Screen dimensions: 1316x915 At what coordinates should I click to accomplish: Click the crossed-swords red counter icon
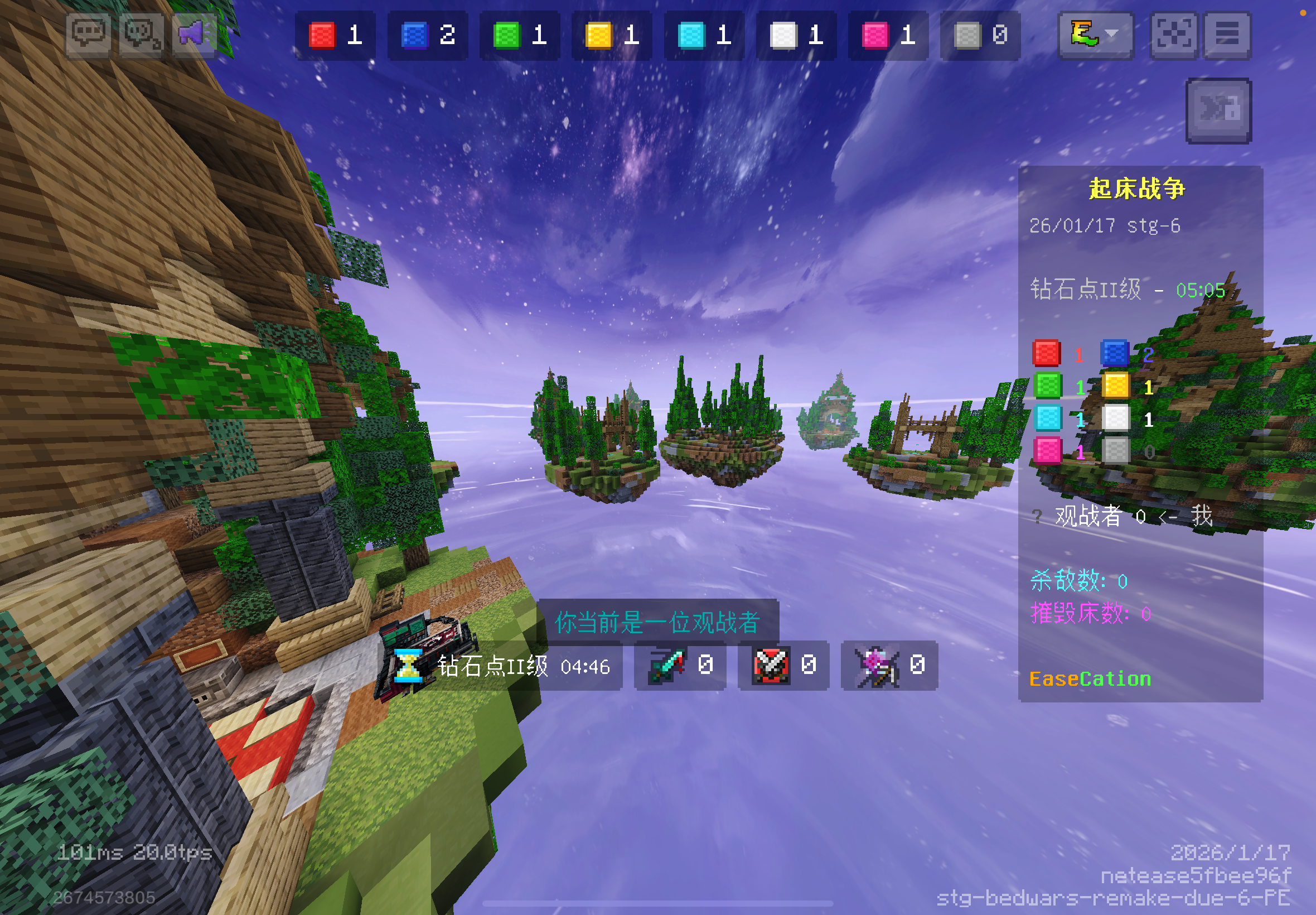pyautogui.click(x=783, y=666)
